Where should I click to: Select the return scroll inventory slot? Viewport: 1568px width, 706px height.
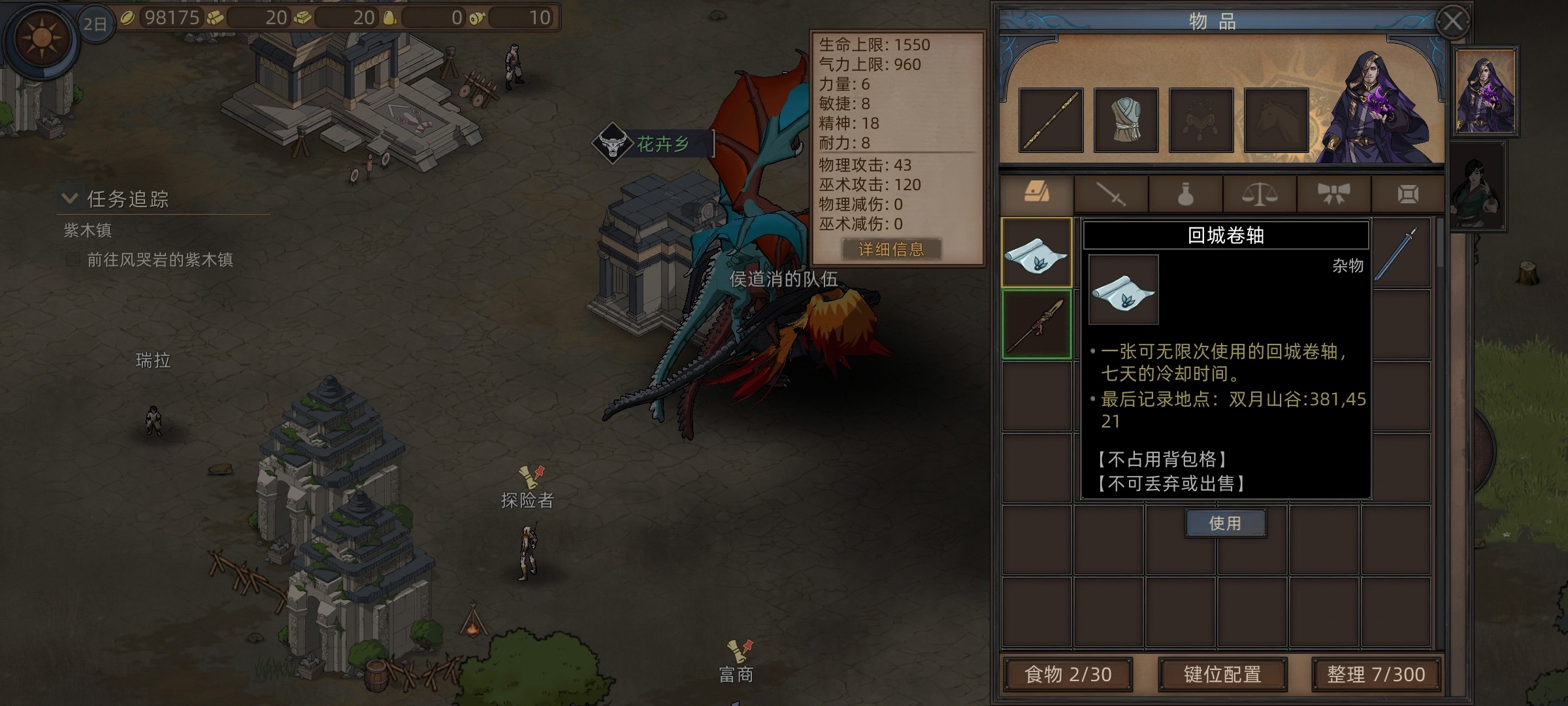click(1037, 253)
